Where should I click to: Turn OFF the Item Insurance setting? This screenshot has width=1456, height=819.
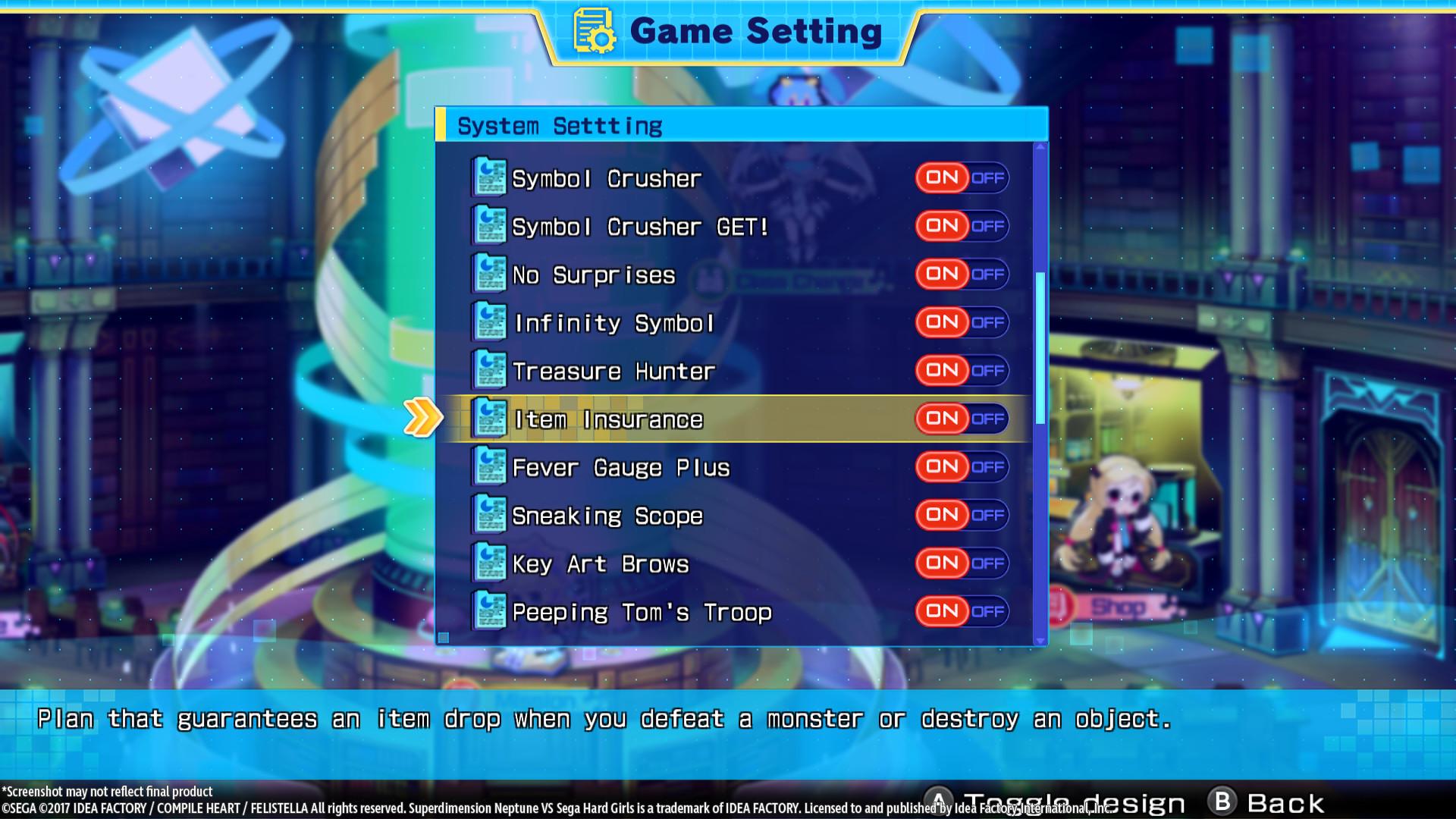coord(988,419)
